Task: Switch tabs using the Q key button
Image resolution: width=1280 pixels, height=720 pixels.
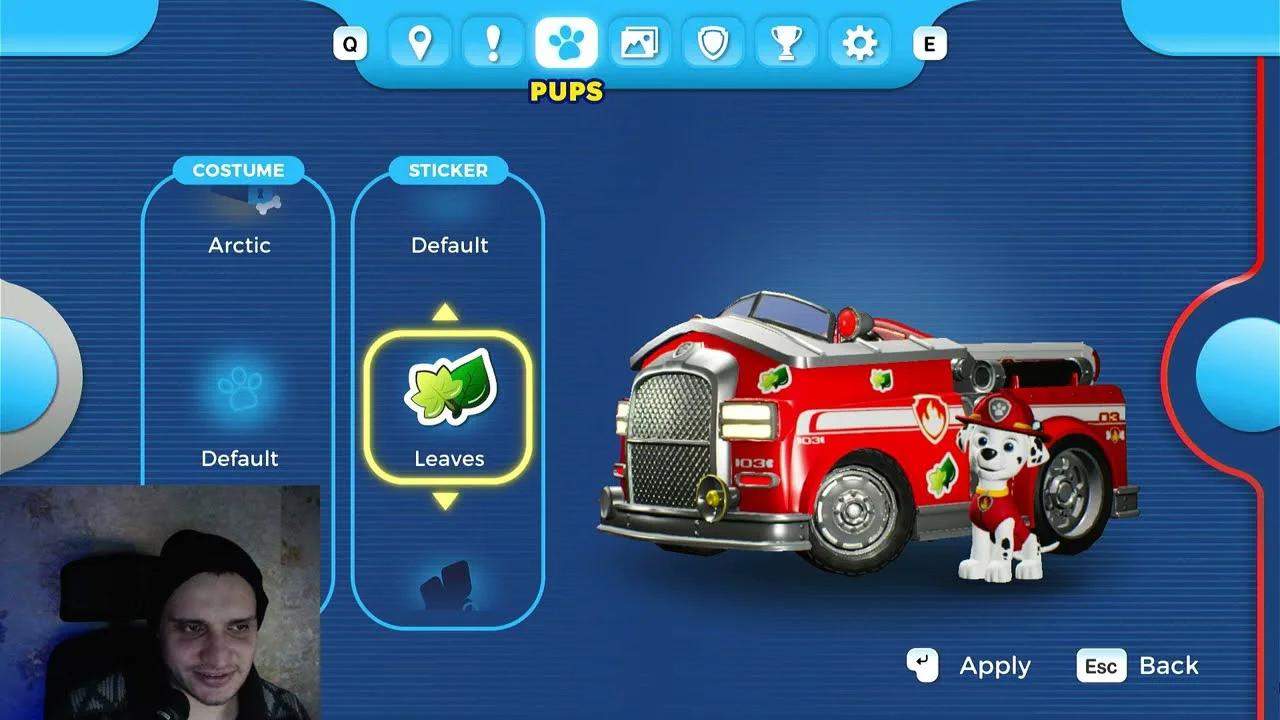Action: [348, 43]
